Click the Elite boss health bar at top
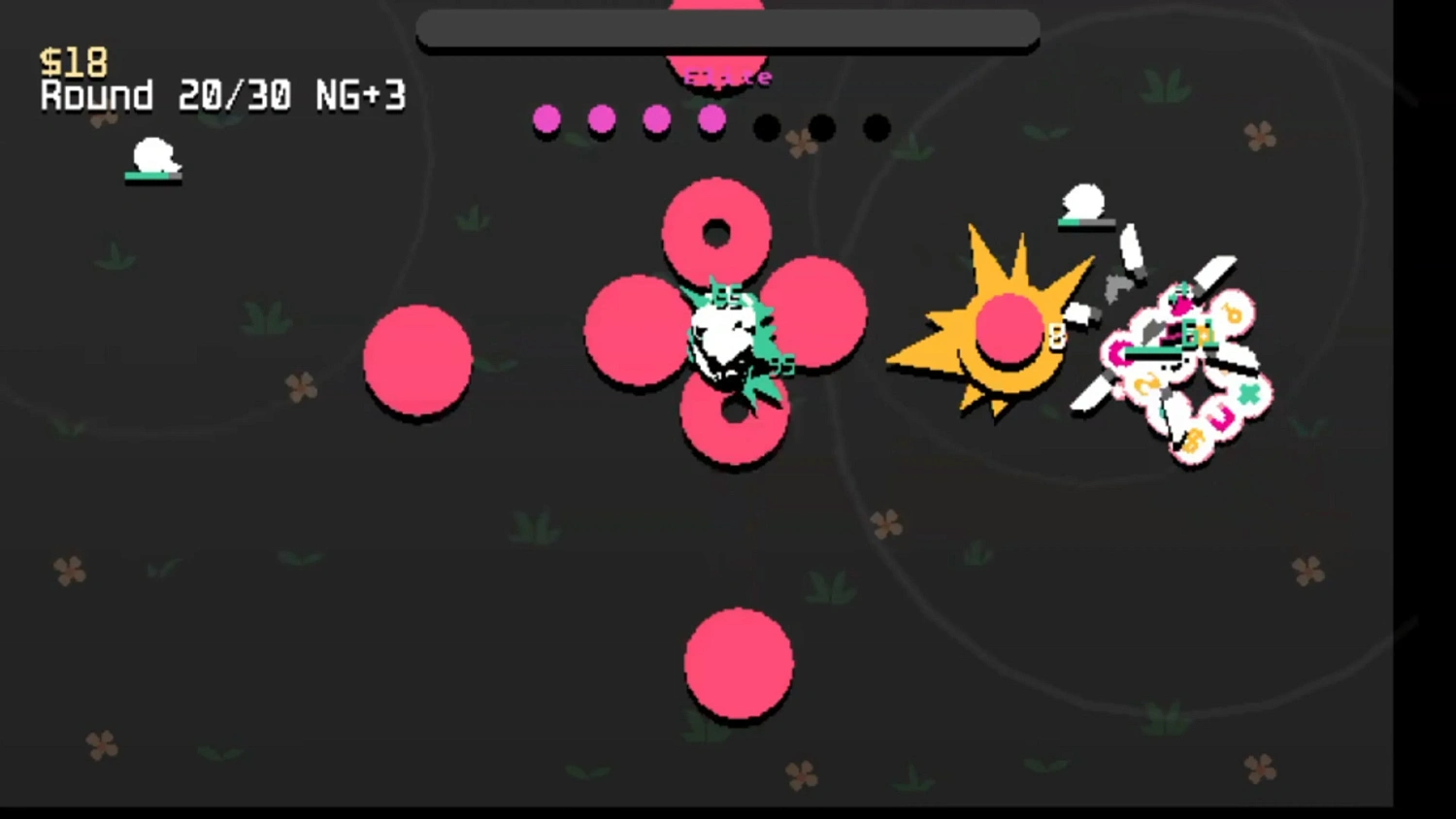This screenshot has width=1456, height=819. (x=728, y=30)
